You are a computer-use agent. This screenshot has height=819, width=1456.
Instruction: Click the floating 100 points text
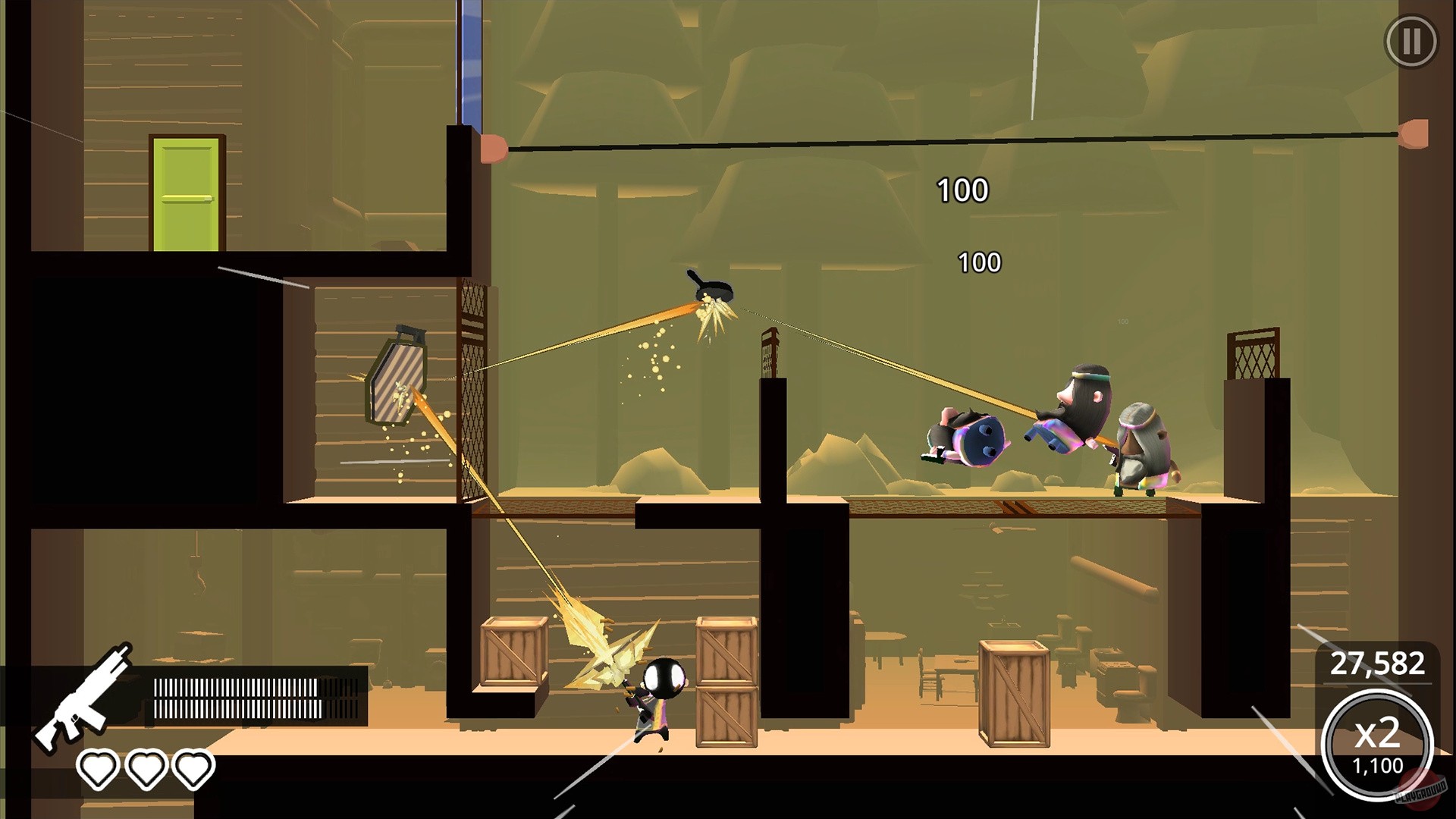point(962,190)
